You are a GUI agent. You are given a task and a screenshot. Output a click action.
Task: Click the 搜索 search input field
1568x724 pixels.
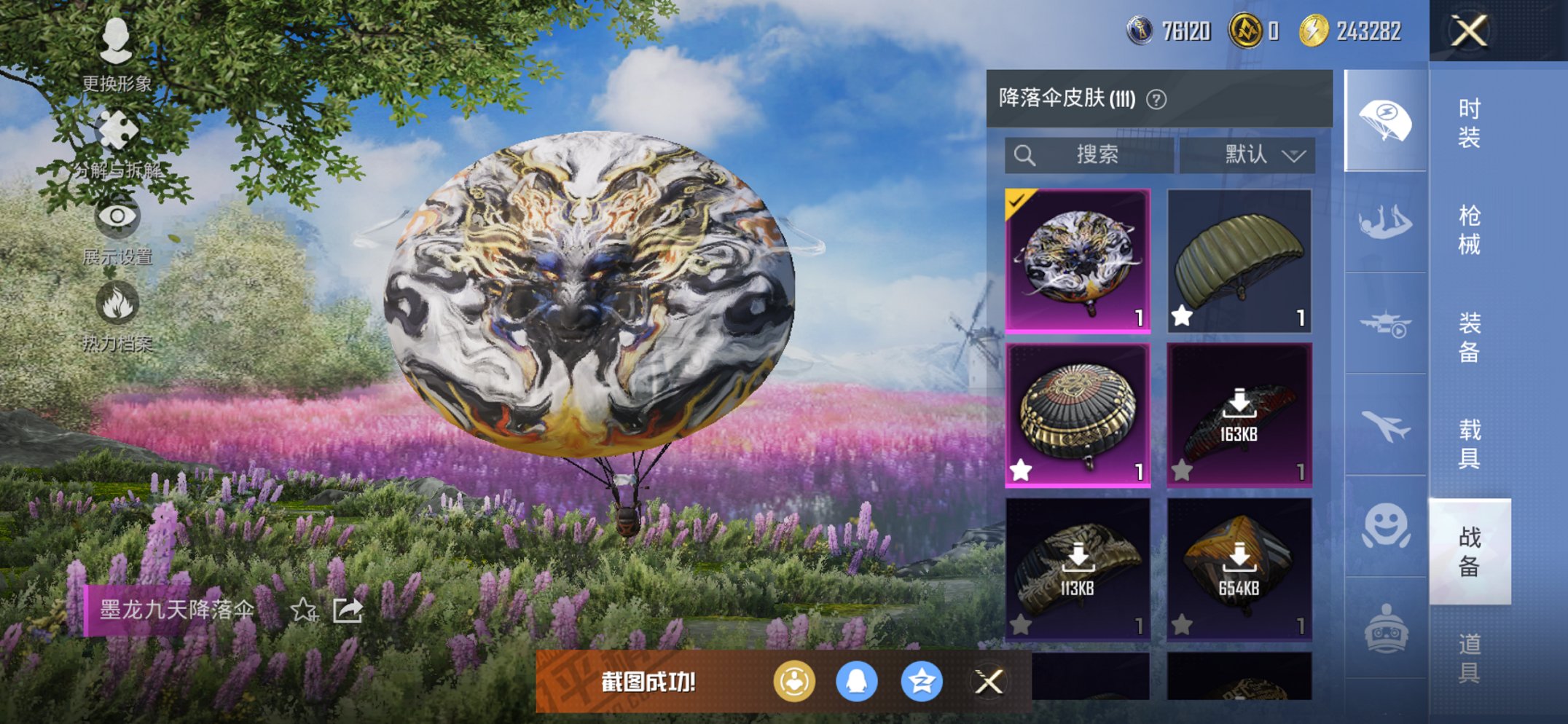pos(1089,155)
